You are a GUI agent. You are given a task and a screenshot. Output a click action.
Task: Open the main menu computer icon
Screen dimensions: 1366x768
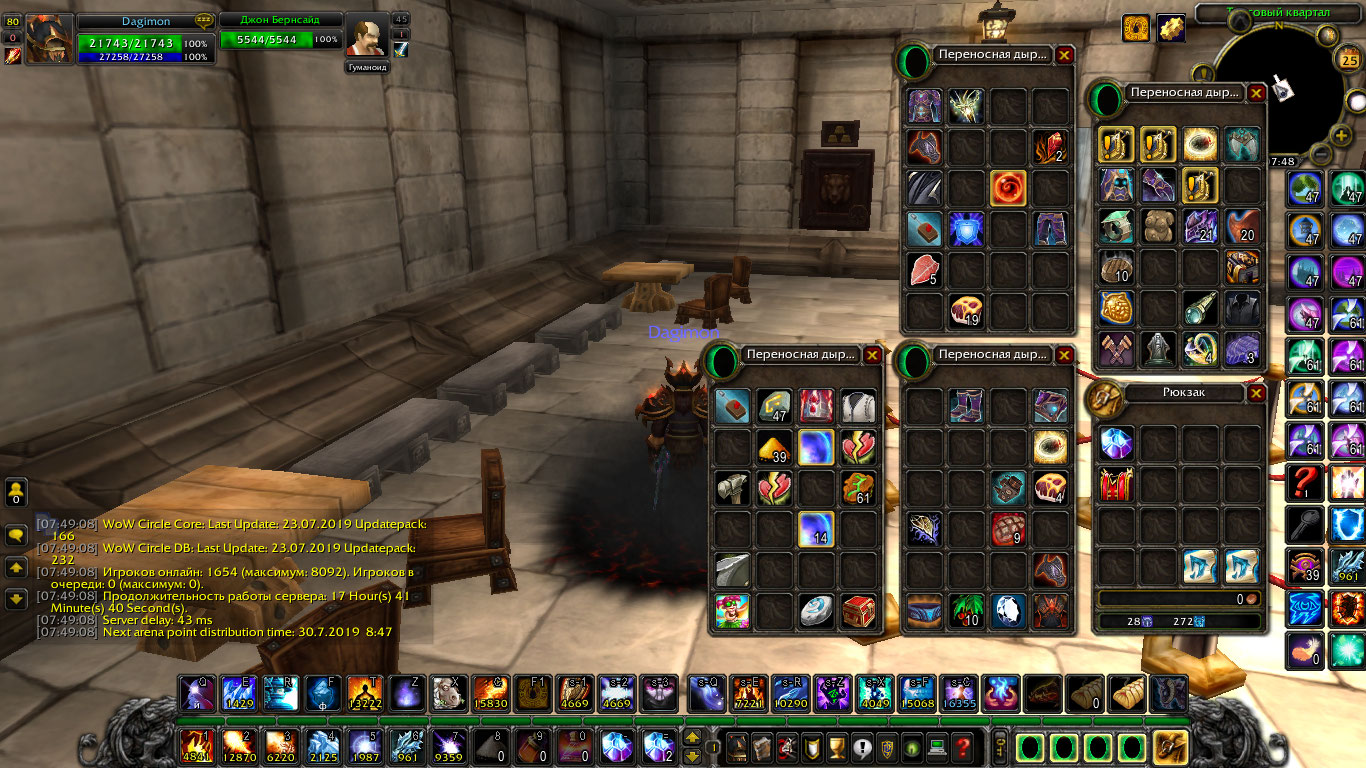(937, 746)
